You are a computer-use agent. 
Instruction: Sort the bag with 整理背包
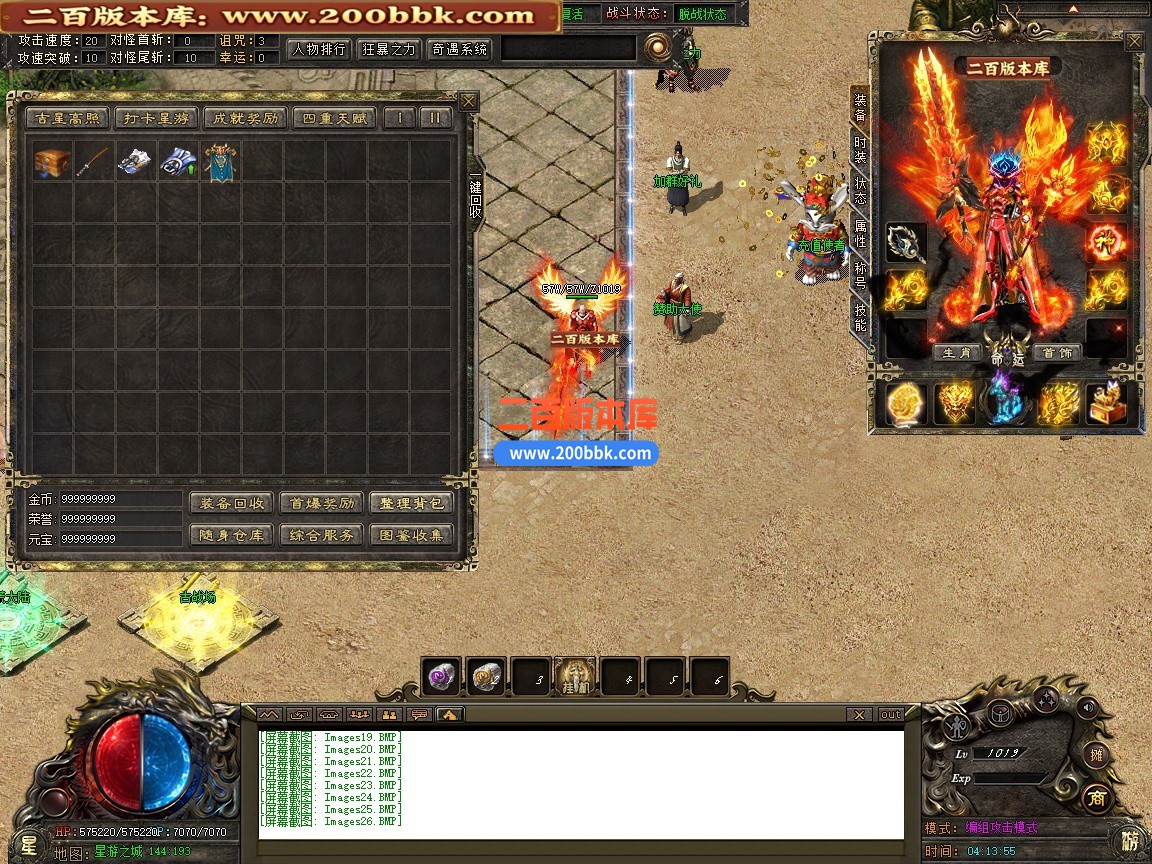(411, 503)
